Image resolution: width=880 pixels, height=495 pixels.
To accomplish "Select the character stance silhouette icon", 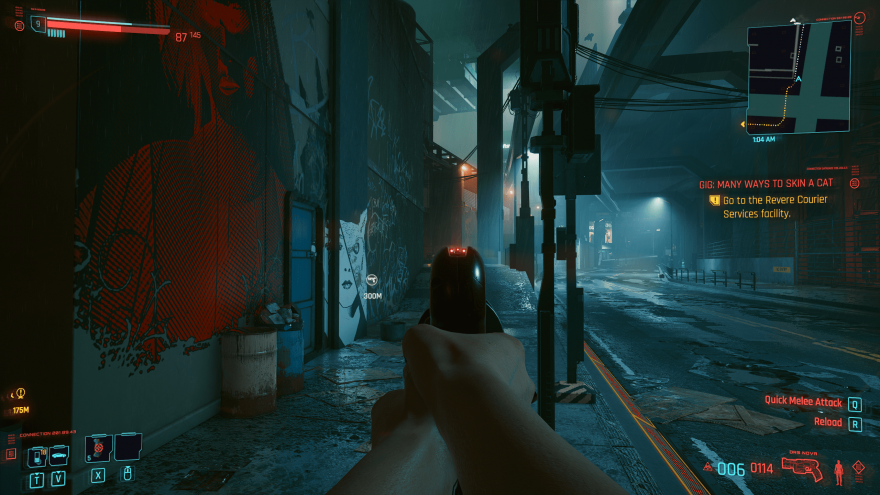I will coord(838,468).
